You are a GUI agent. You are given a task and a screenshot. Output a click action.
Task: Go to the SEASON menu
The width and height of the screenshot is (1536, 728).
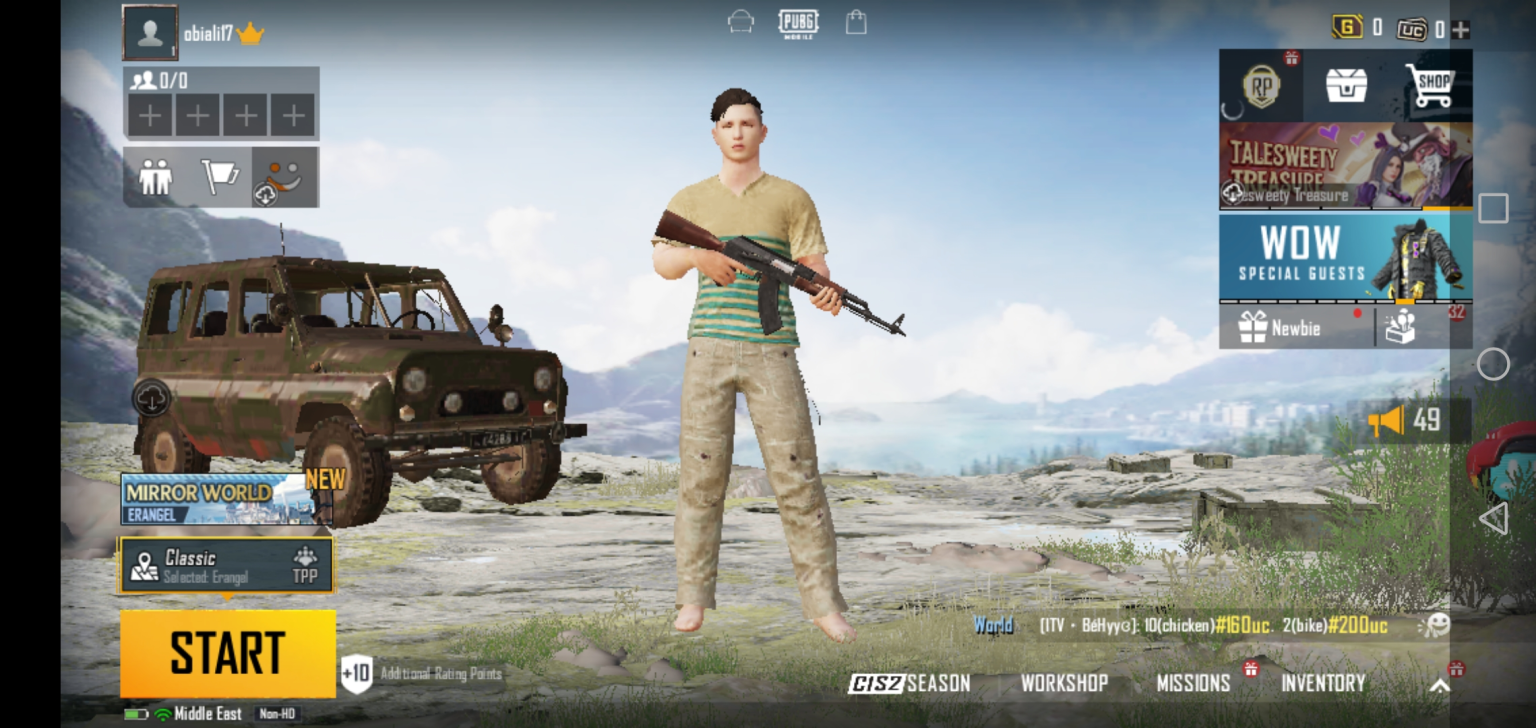(910, 684)
